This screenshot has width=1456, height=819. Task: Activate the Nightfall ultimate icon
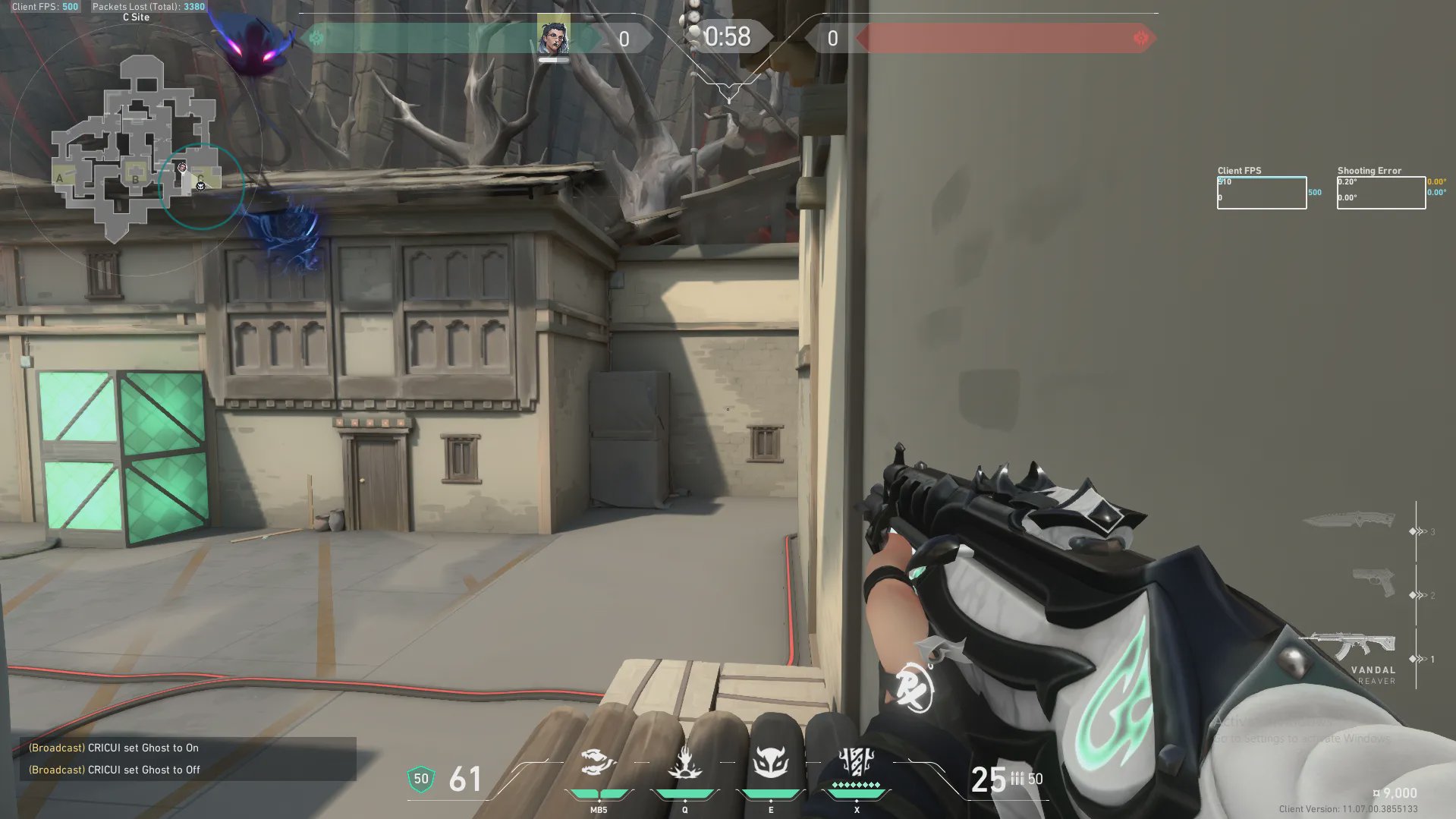tap(857, 762)
